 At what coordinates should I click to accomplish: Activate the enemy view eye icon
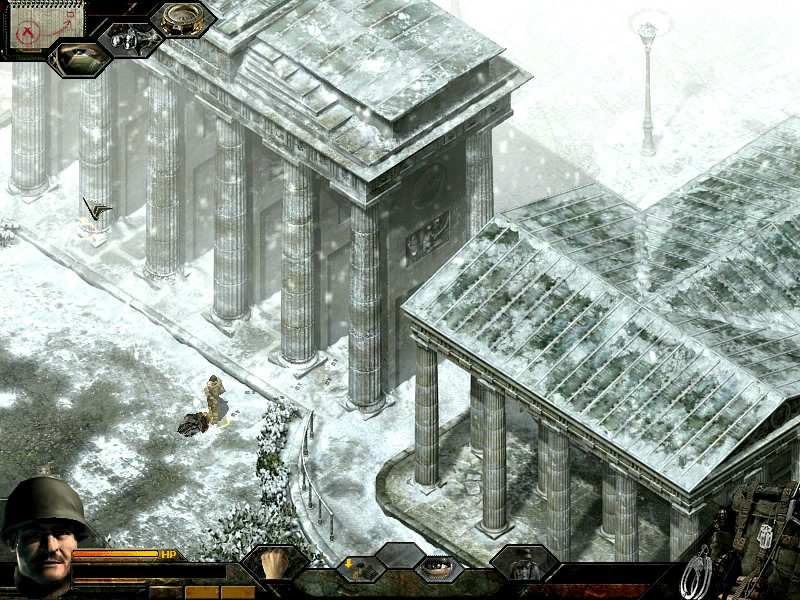[x=81, y=58]
